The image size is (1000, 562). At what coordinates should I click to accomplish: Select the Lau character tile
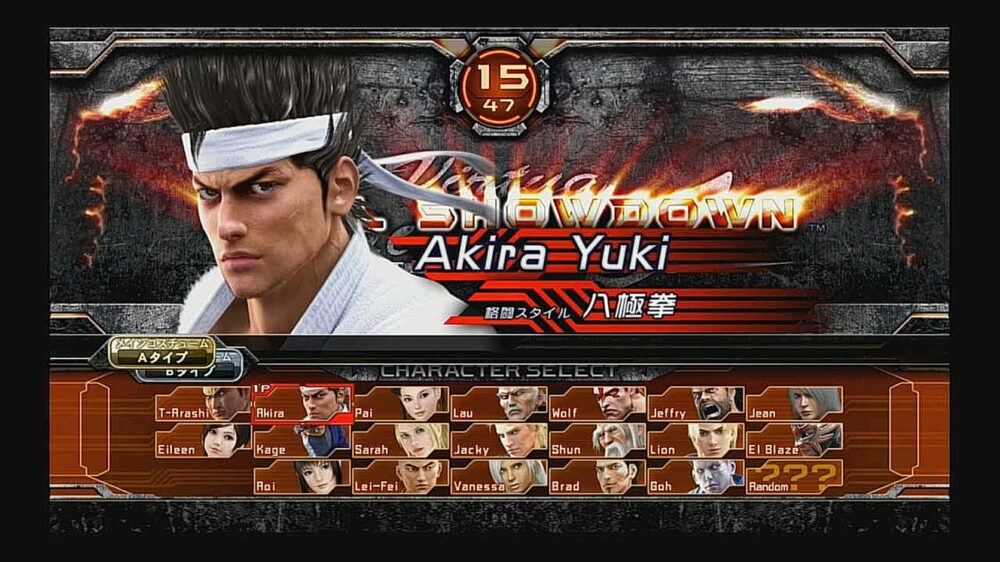498,404
